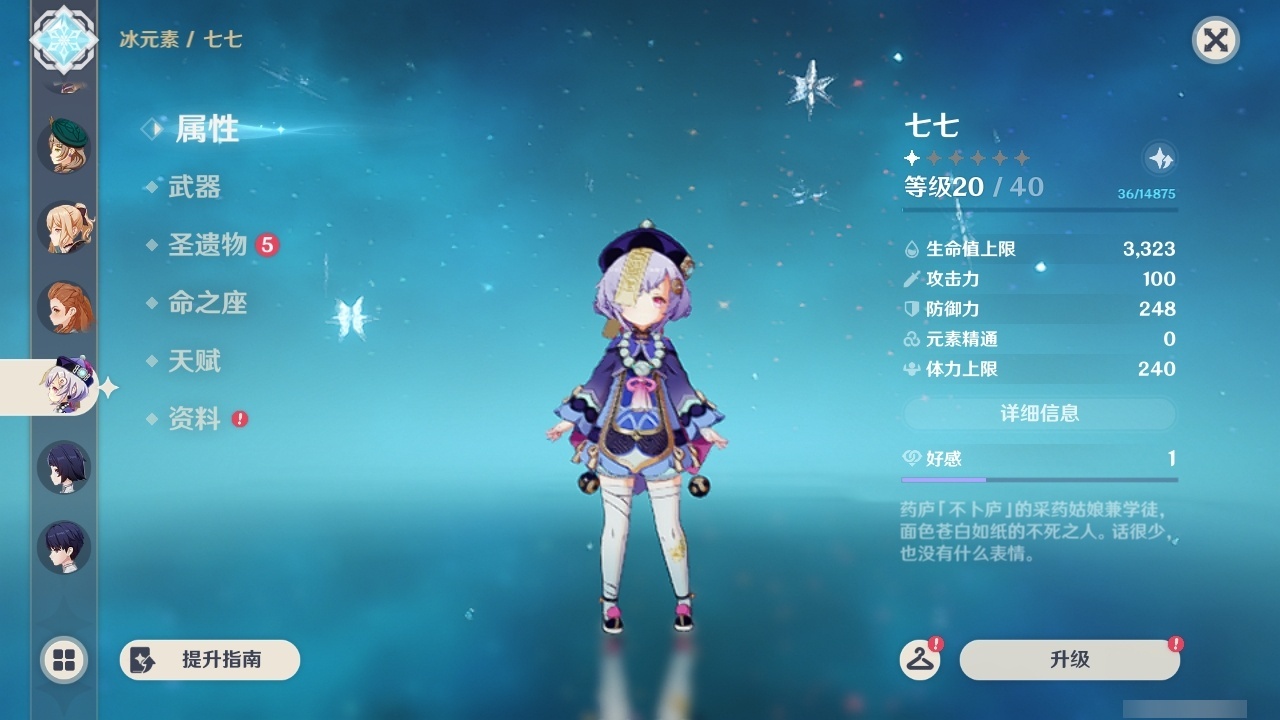Click the shield icon beside 防御力
The width and height of the screenshot is (1280, 720).
click(x=911, y=309)
